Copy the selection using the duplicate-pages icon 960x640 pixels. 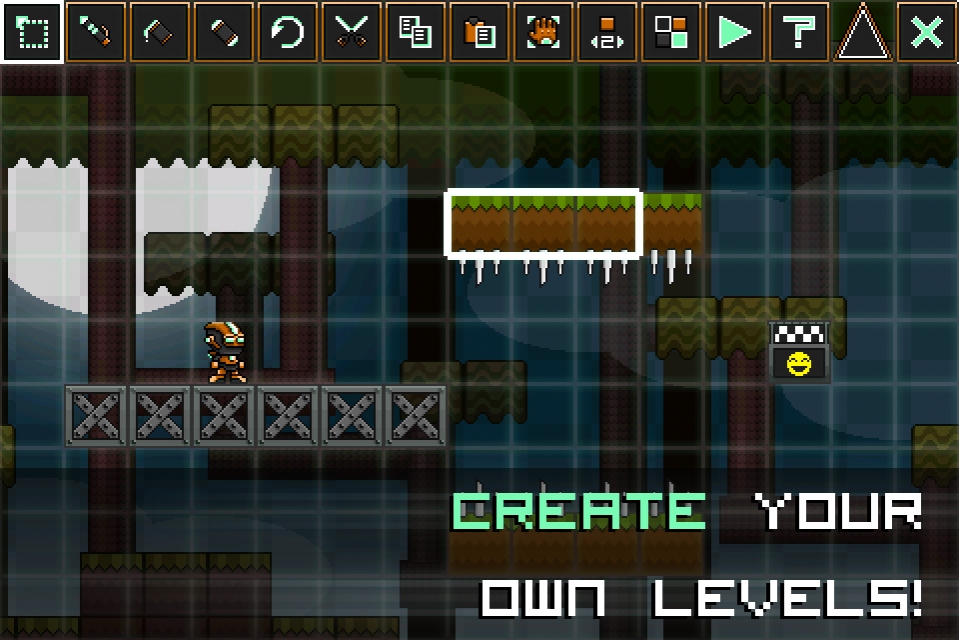(416, 32)
